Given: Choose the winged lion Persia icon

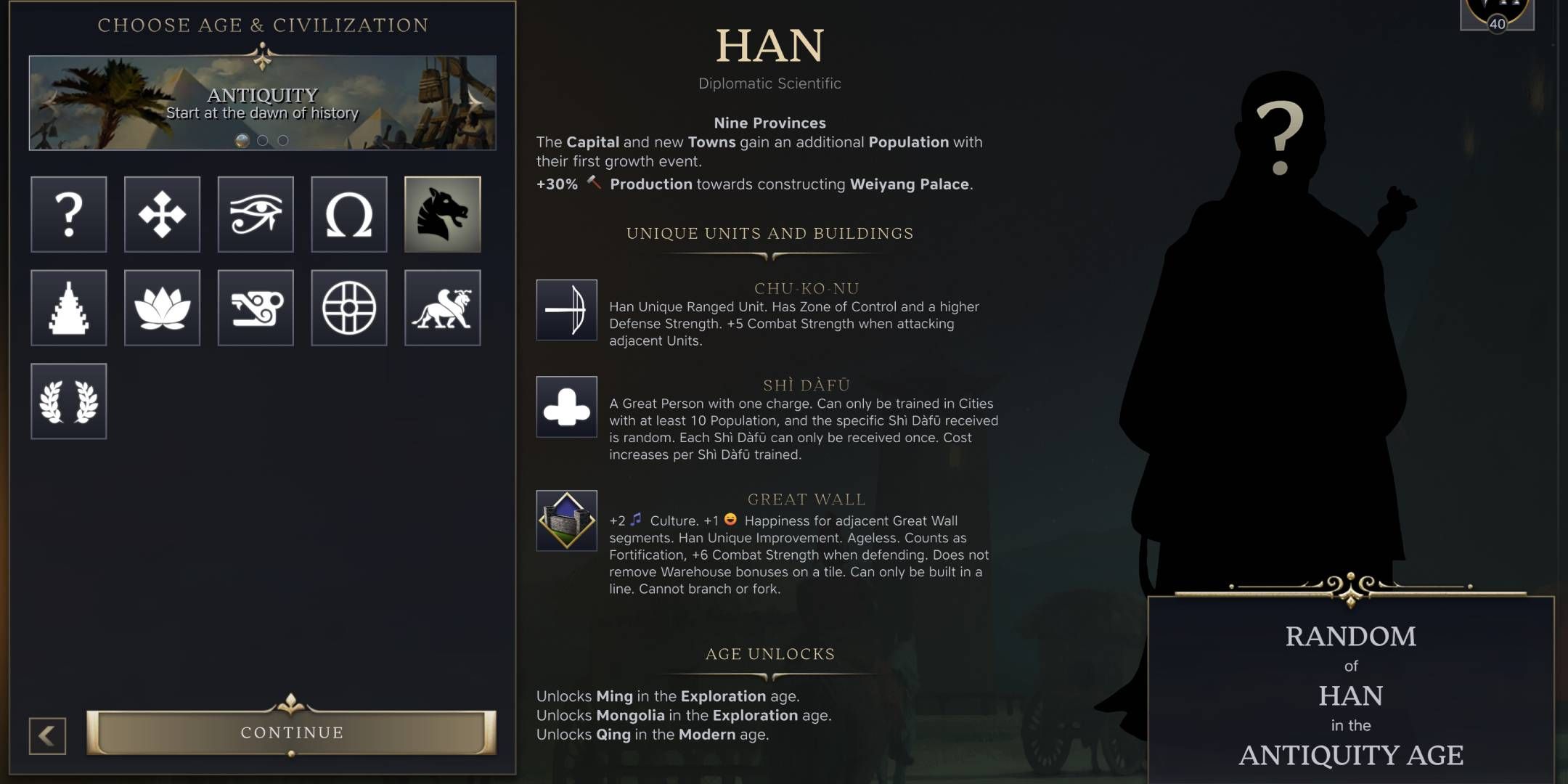Looking at the screenshot, I should (x=442, y=308).
